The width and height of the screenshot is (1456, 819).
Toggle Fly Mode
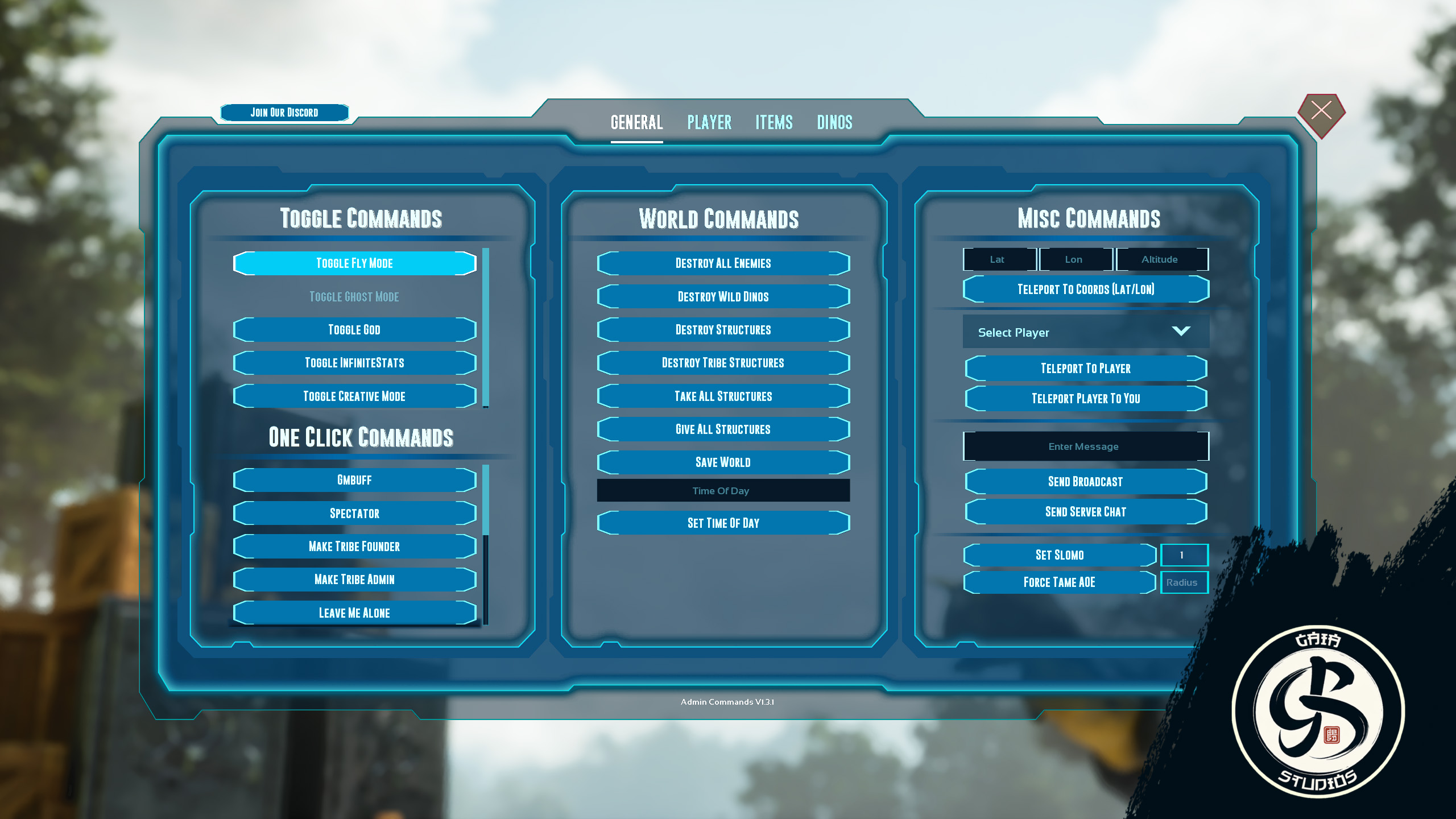(354, 263)
